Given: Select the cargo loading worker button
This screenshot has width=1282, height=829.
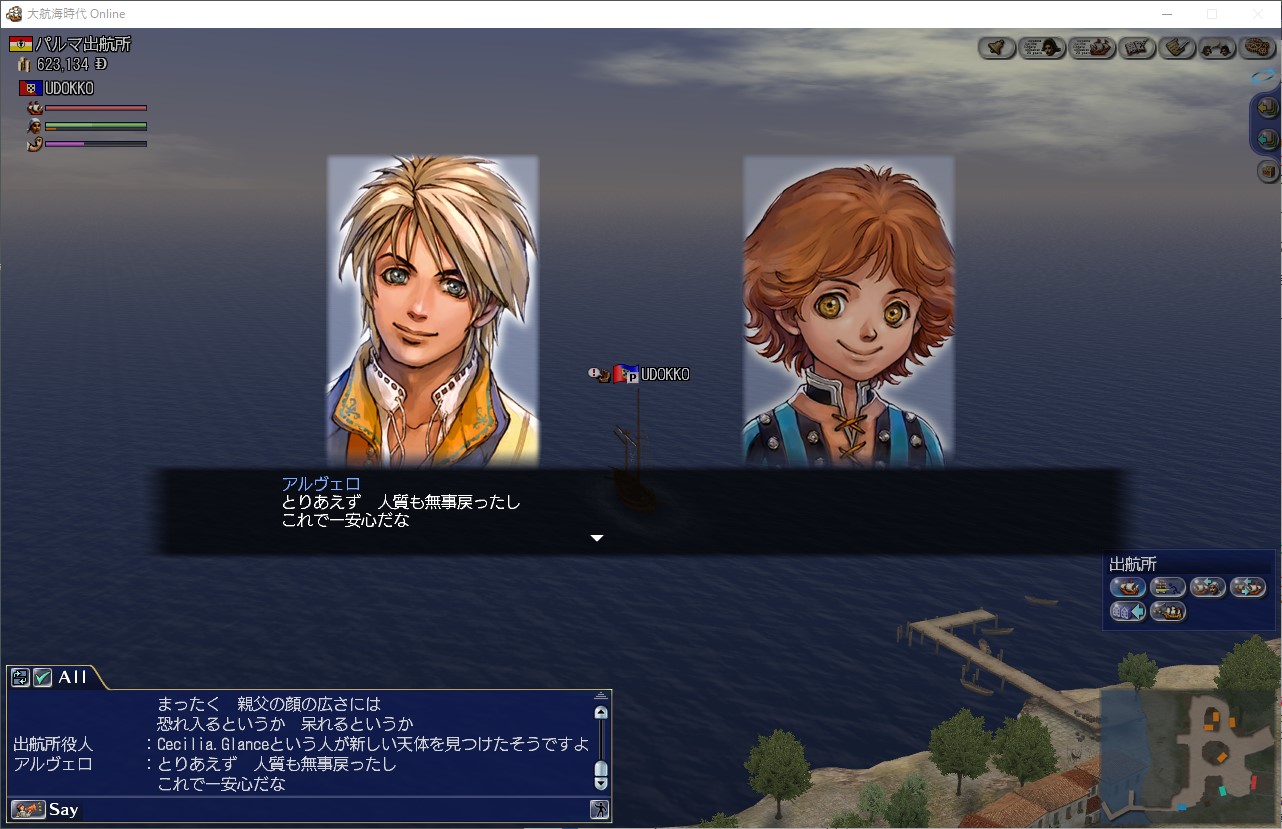Looking at the screenshot, I should point(1168,587).
